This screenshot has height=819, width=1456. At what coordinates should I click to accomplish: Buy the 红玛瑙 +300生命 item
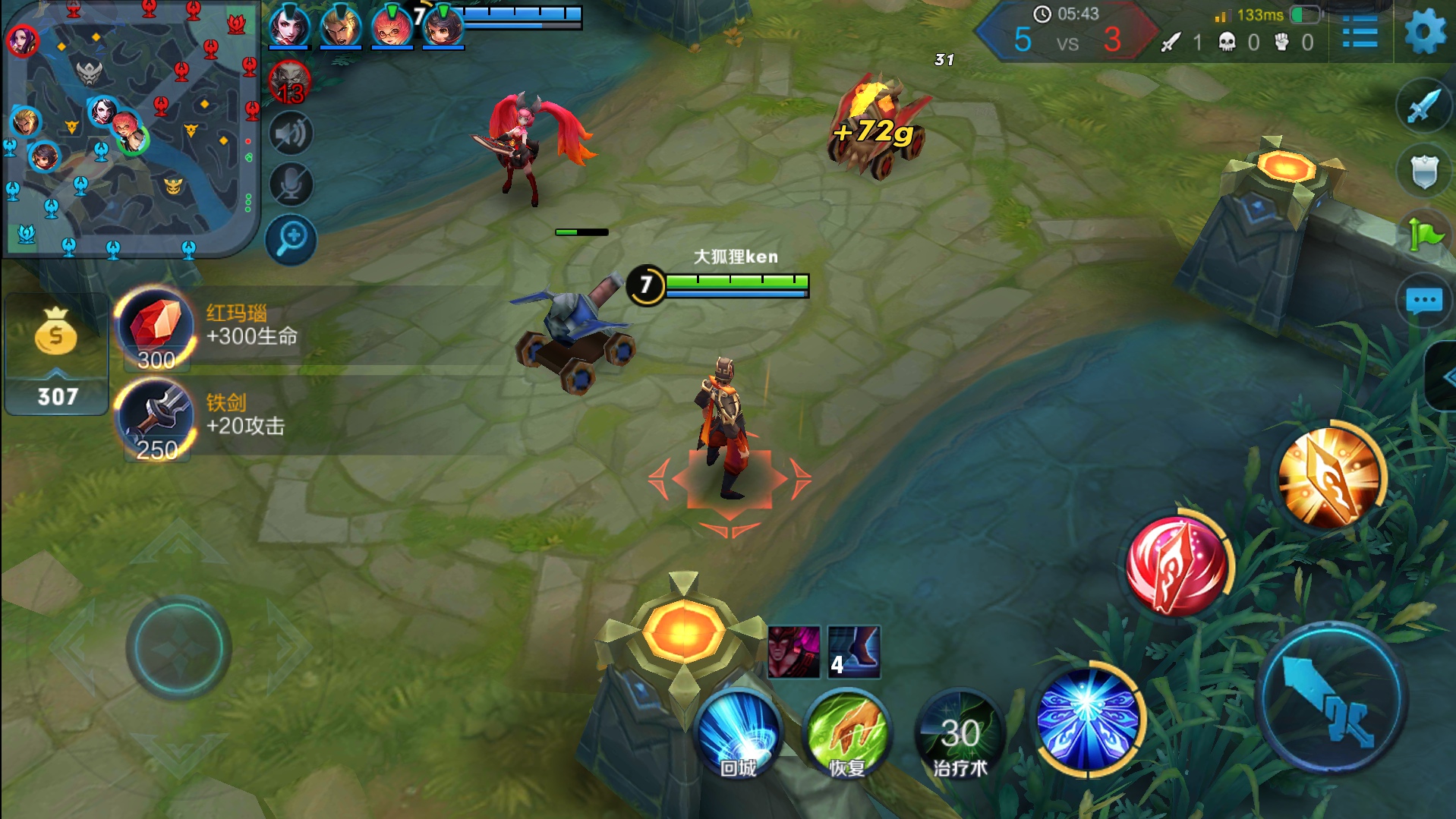coord(156,329)
